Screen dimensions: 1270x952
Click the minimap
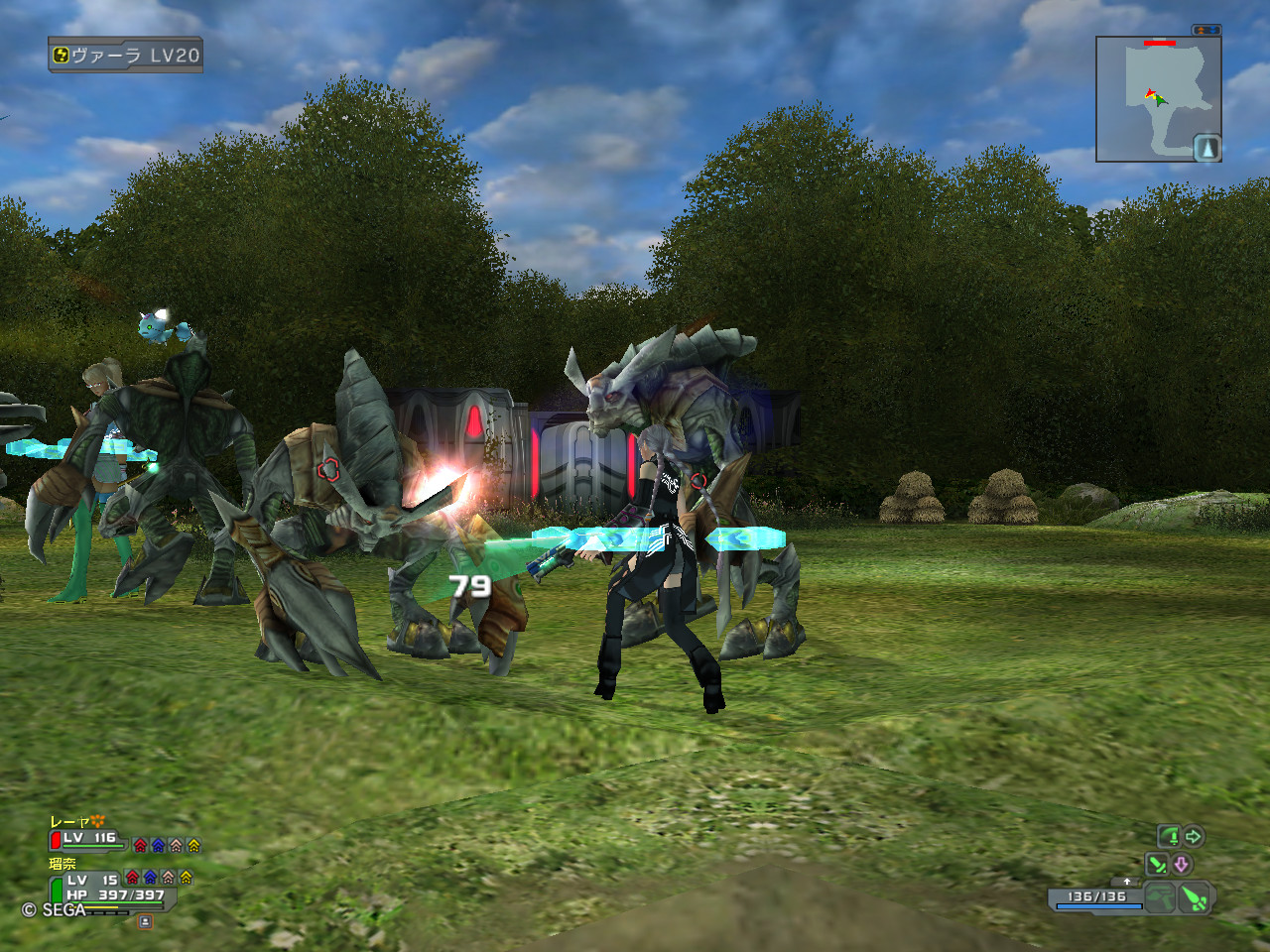click(1158, 99)
